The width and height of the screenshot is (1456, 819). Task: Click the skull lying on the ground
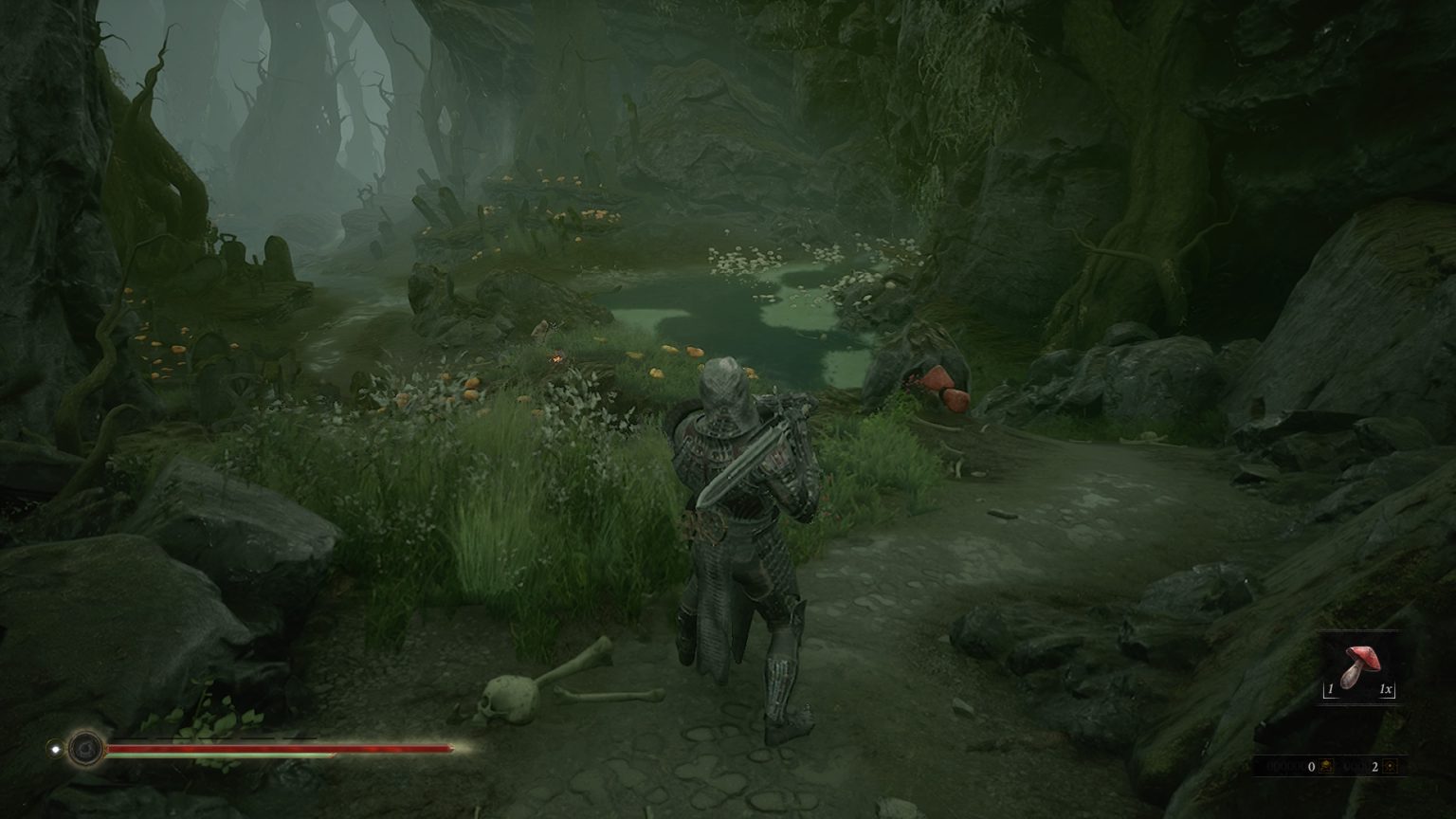click(x=507, y=699)
